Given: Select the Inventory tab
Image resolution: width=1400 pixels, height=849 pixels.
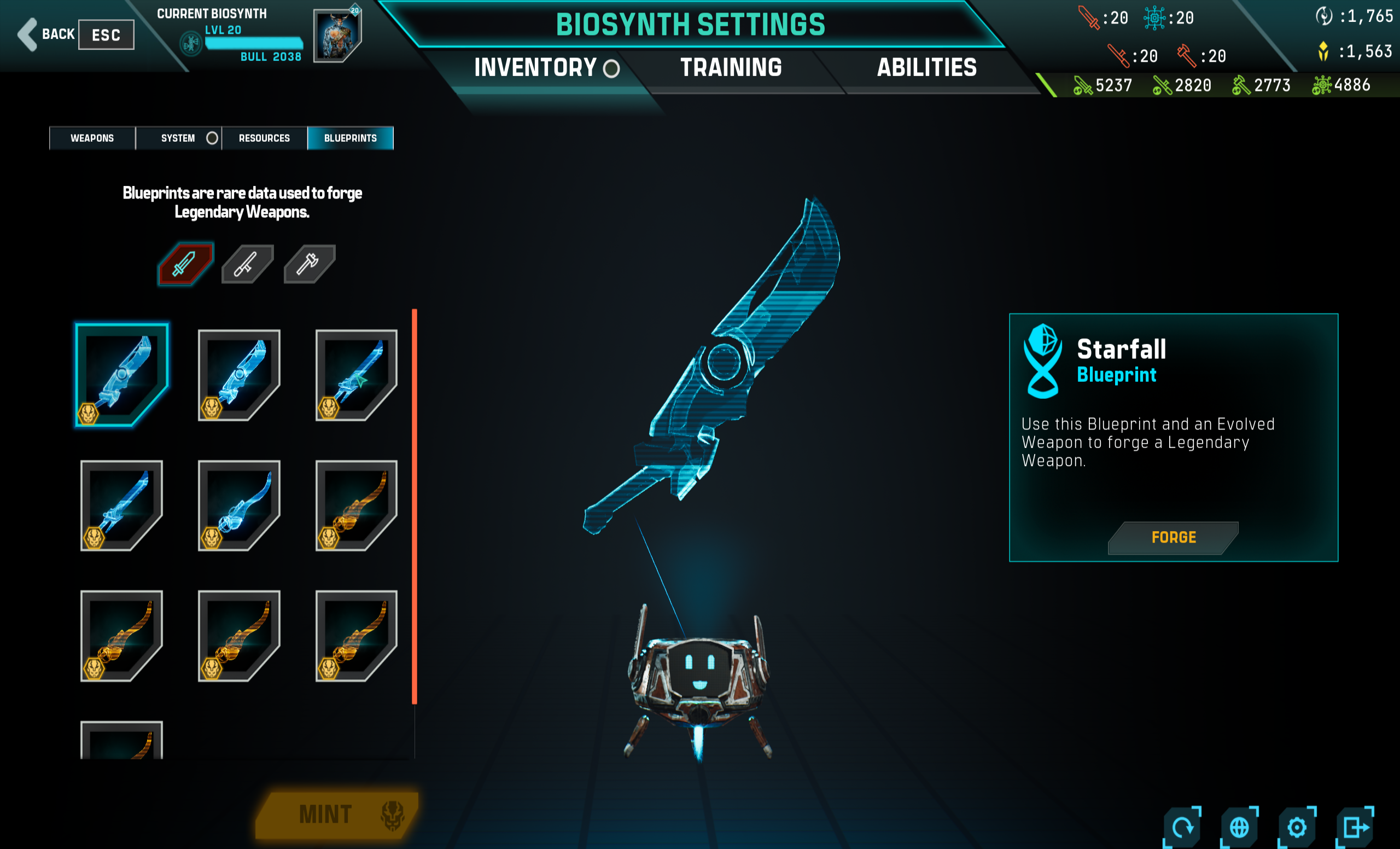Looking at the screenshot, I should pos(535,68).
